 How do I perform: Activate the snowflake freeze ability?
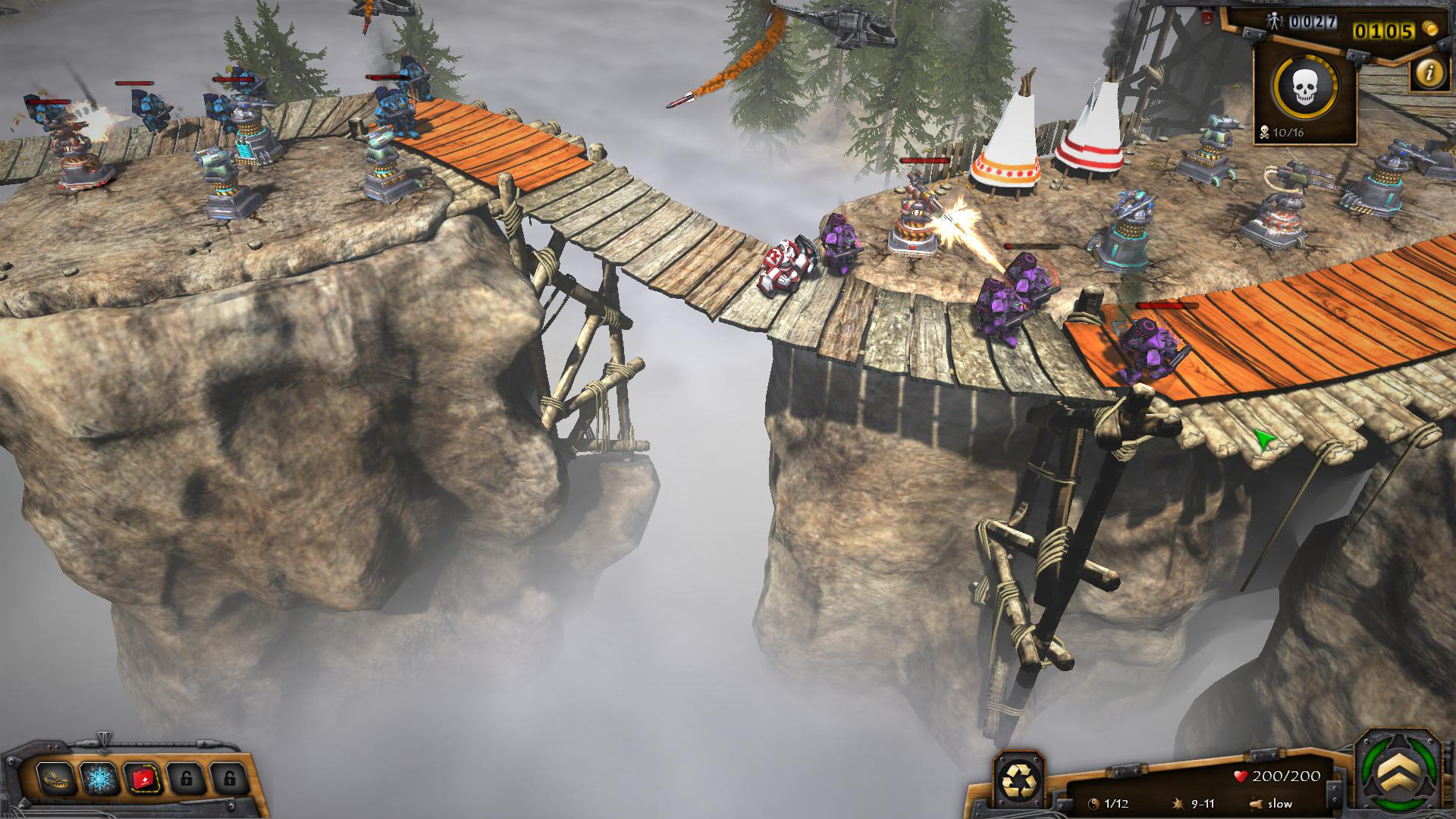100,777
